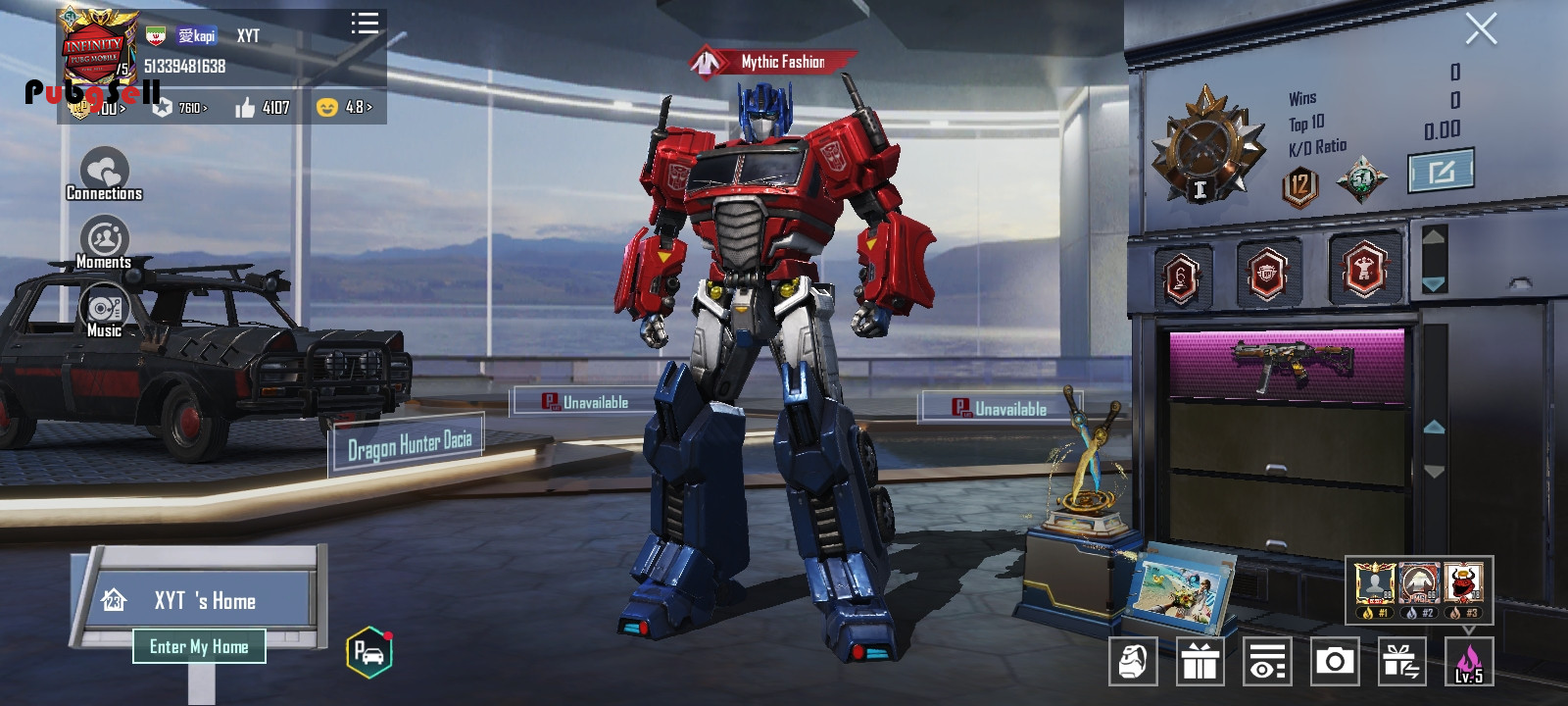Open the camera snapshot button
Image resolution: width=1568 pixels, height=706 pixels.
click(1334, 662)
